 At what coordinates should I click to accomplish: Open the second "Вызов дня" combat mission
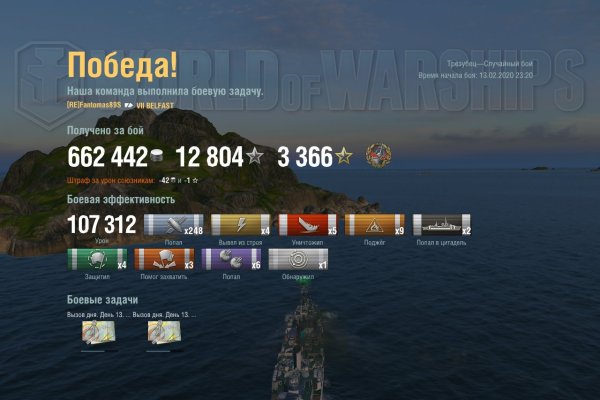(165, 333)
